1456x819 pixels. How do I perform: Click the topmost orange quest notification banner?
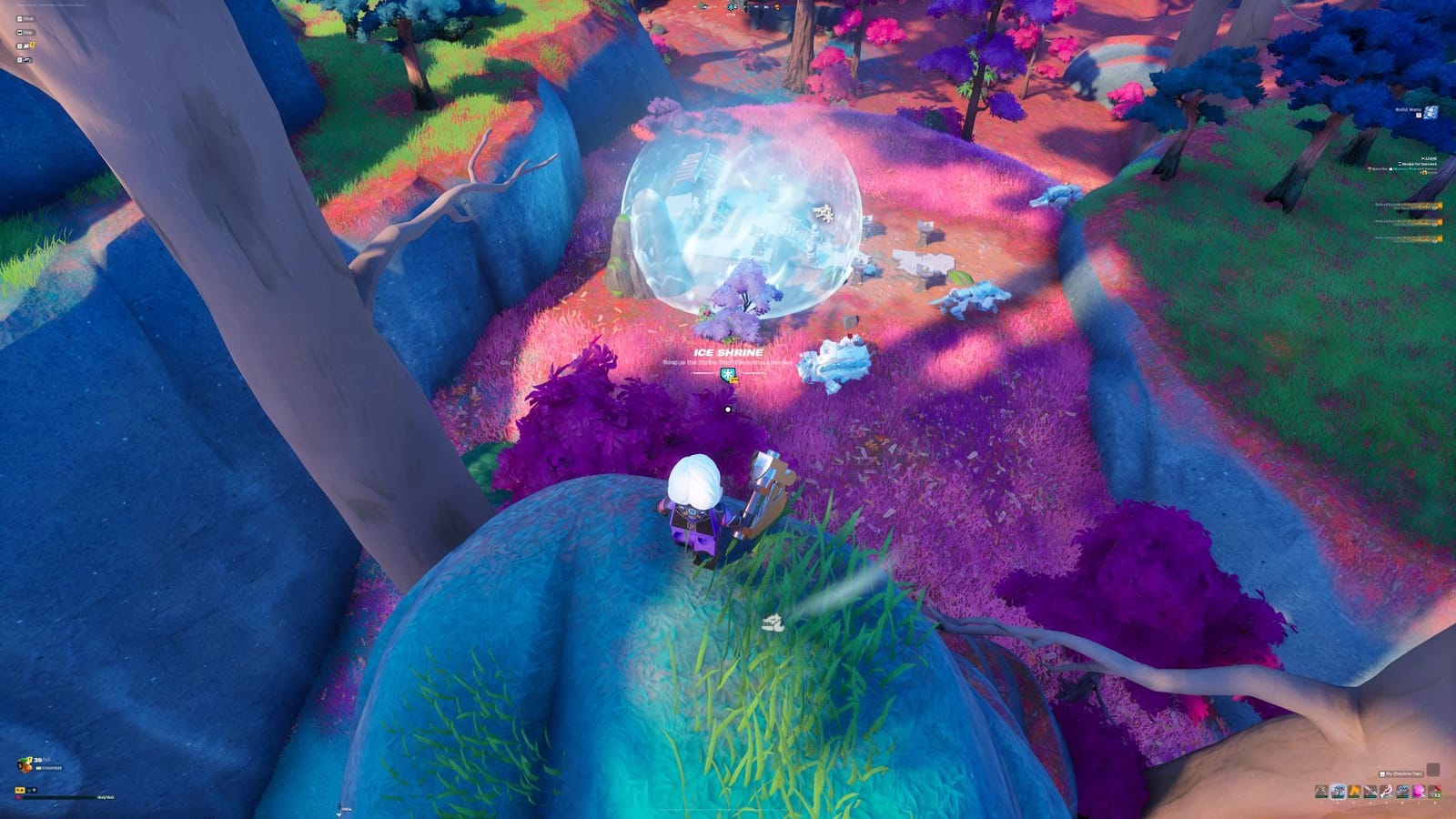point(1407,207)
